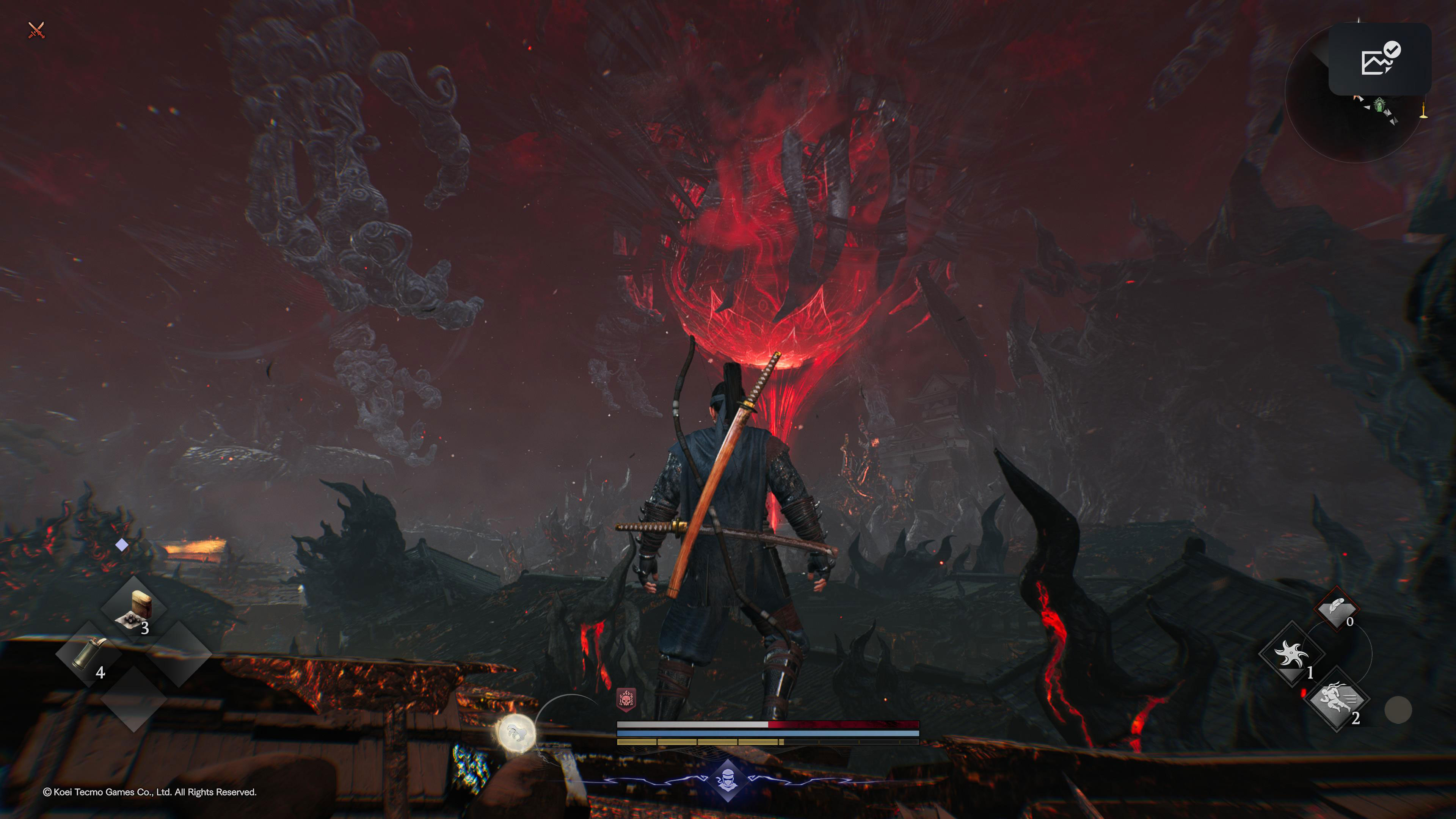This screenshot has height=819, width=1456.
Task: Click the green shrine marker on minimap
Action: click(x=1380, y=105)
